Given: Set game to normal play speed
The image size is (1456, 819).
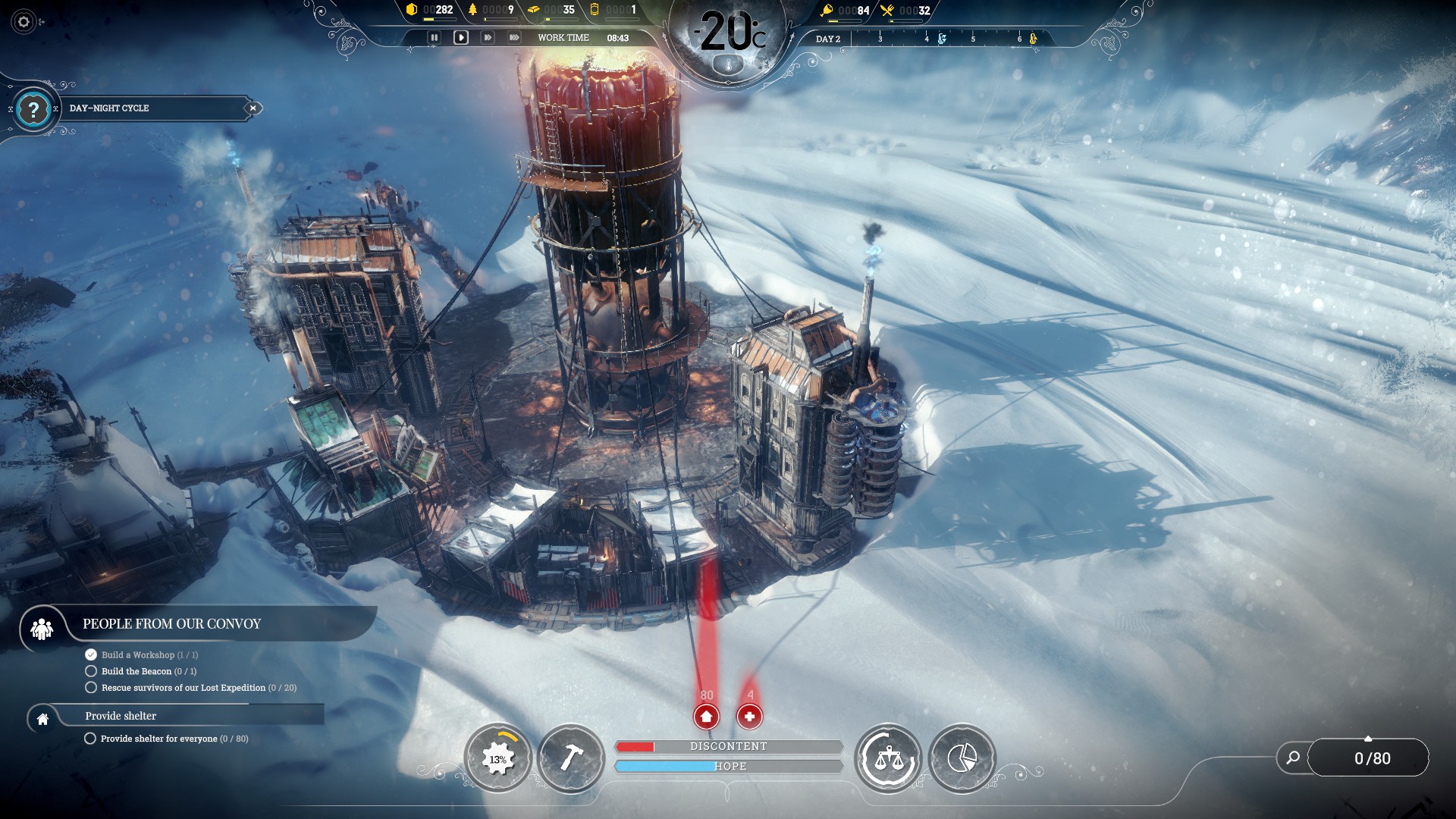Looking at the screenshot, I should click(461, 37).
